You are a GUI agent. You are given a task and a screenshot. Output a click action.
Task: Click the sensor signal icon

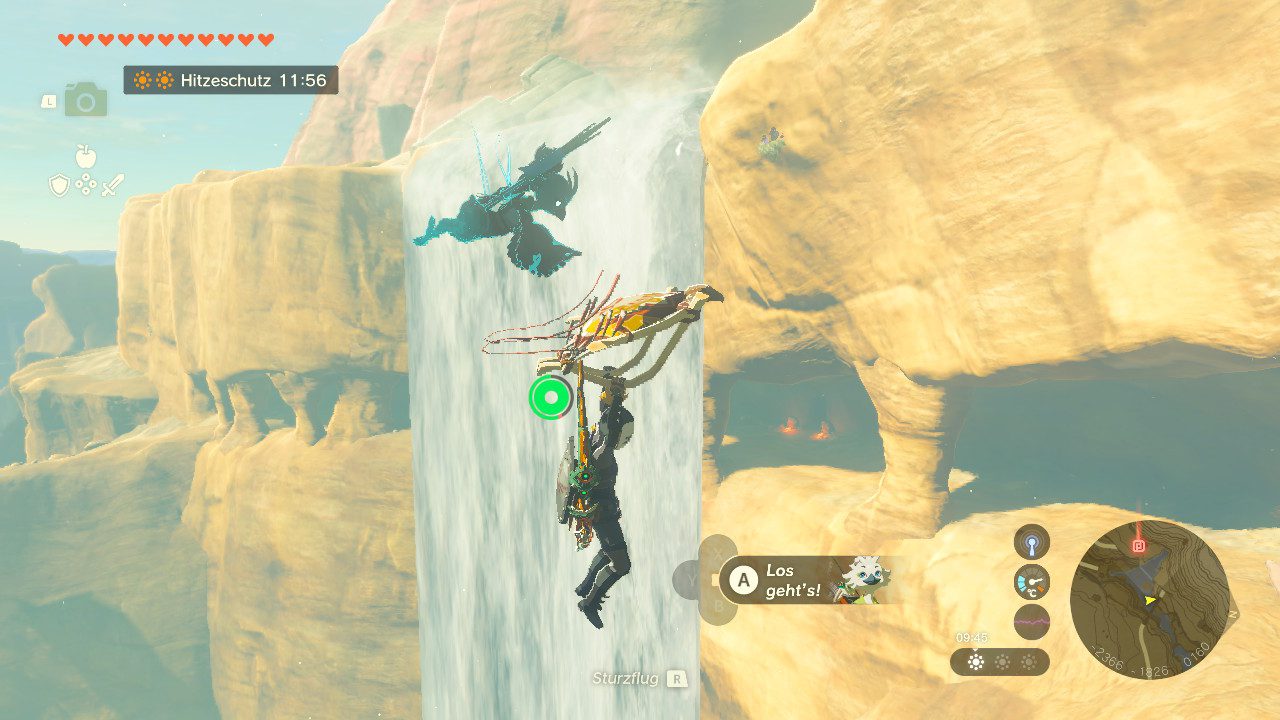pos(1031,543)
